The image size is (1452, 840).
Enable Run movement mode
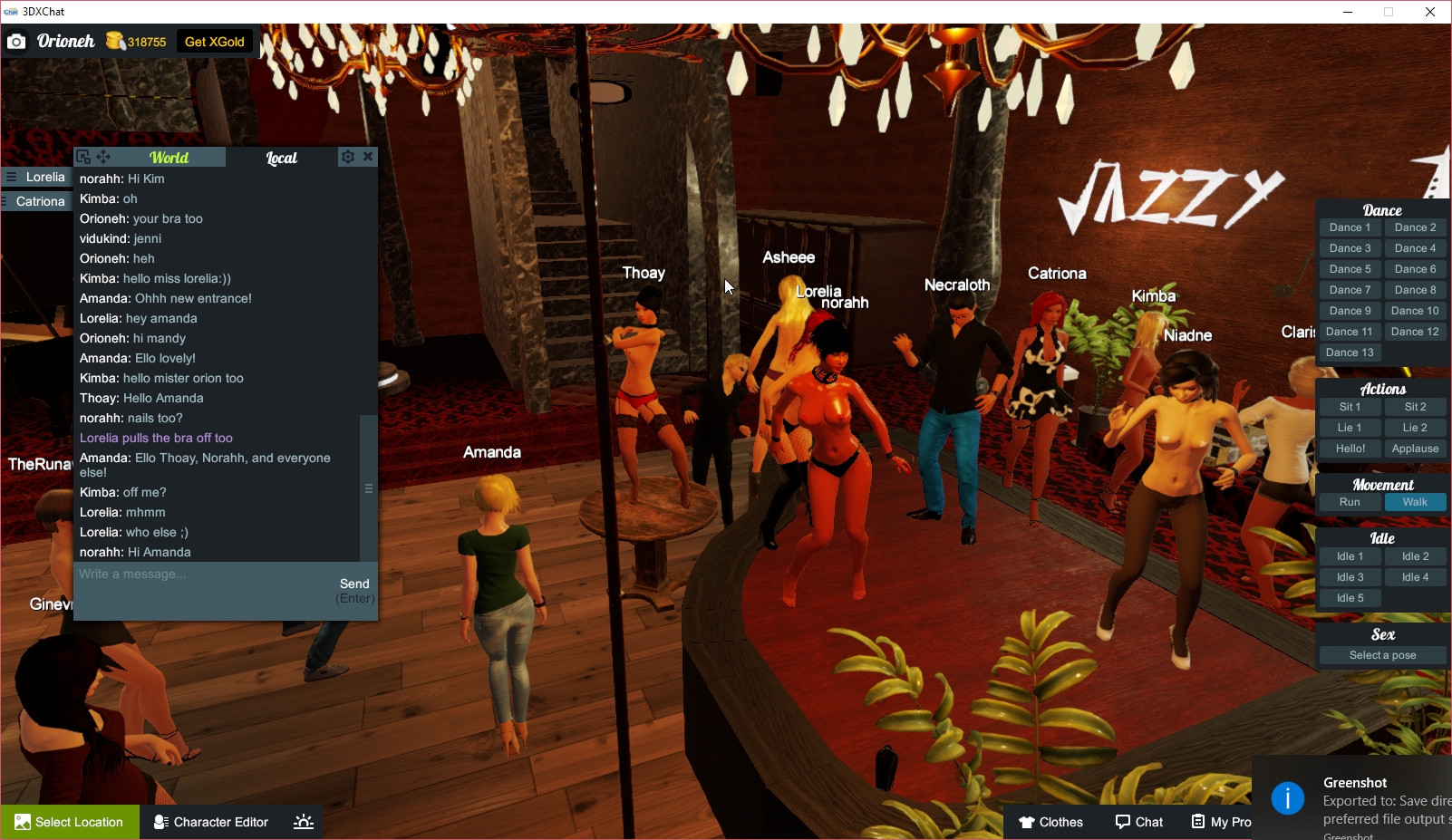[1350, 501]
